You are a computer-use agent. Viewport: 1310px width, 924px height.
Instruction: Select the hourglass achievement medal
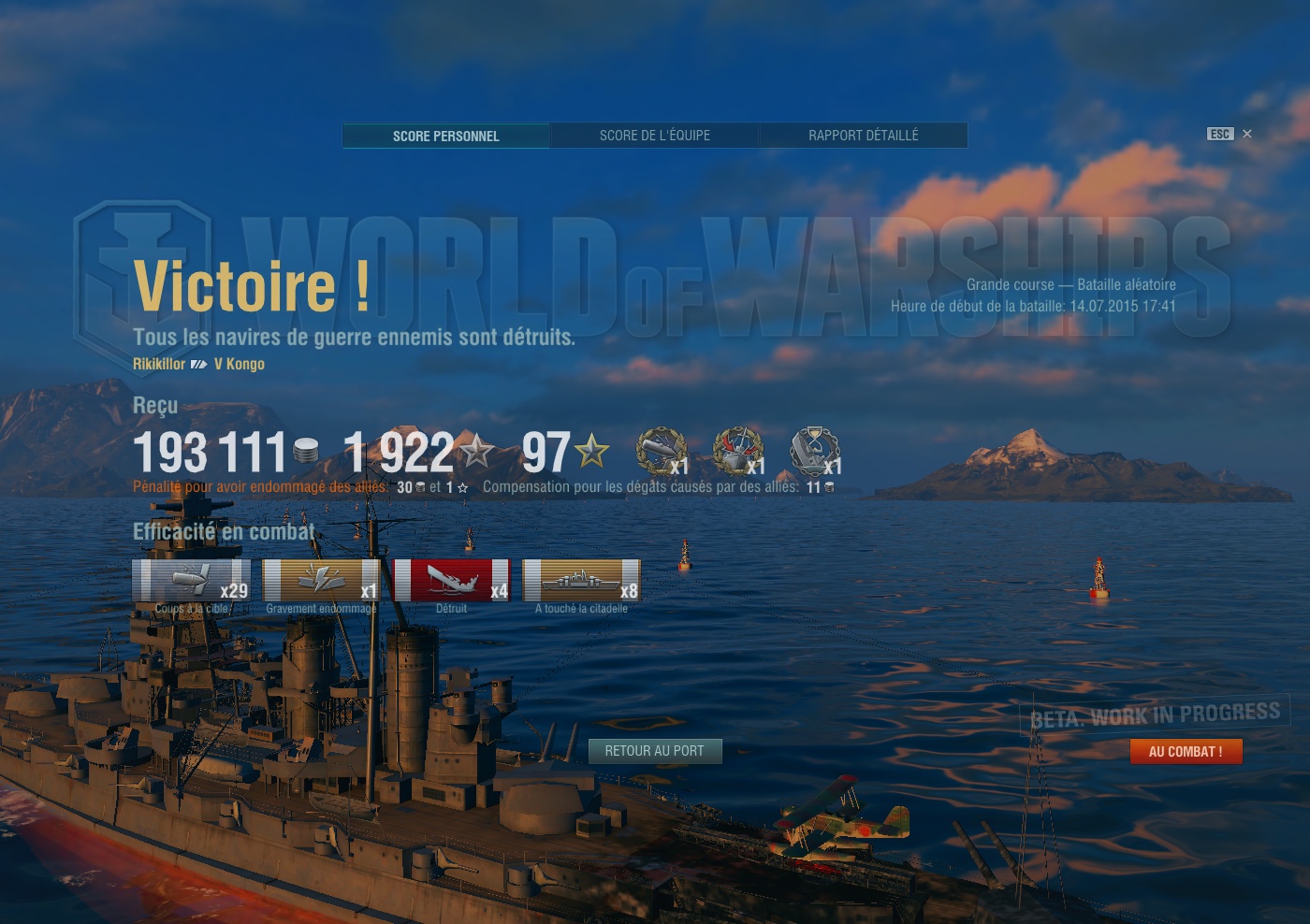[815, 452]
